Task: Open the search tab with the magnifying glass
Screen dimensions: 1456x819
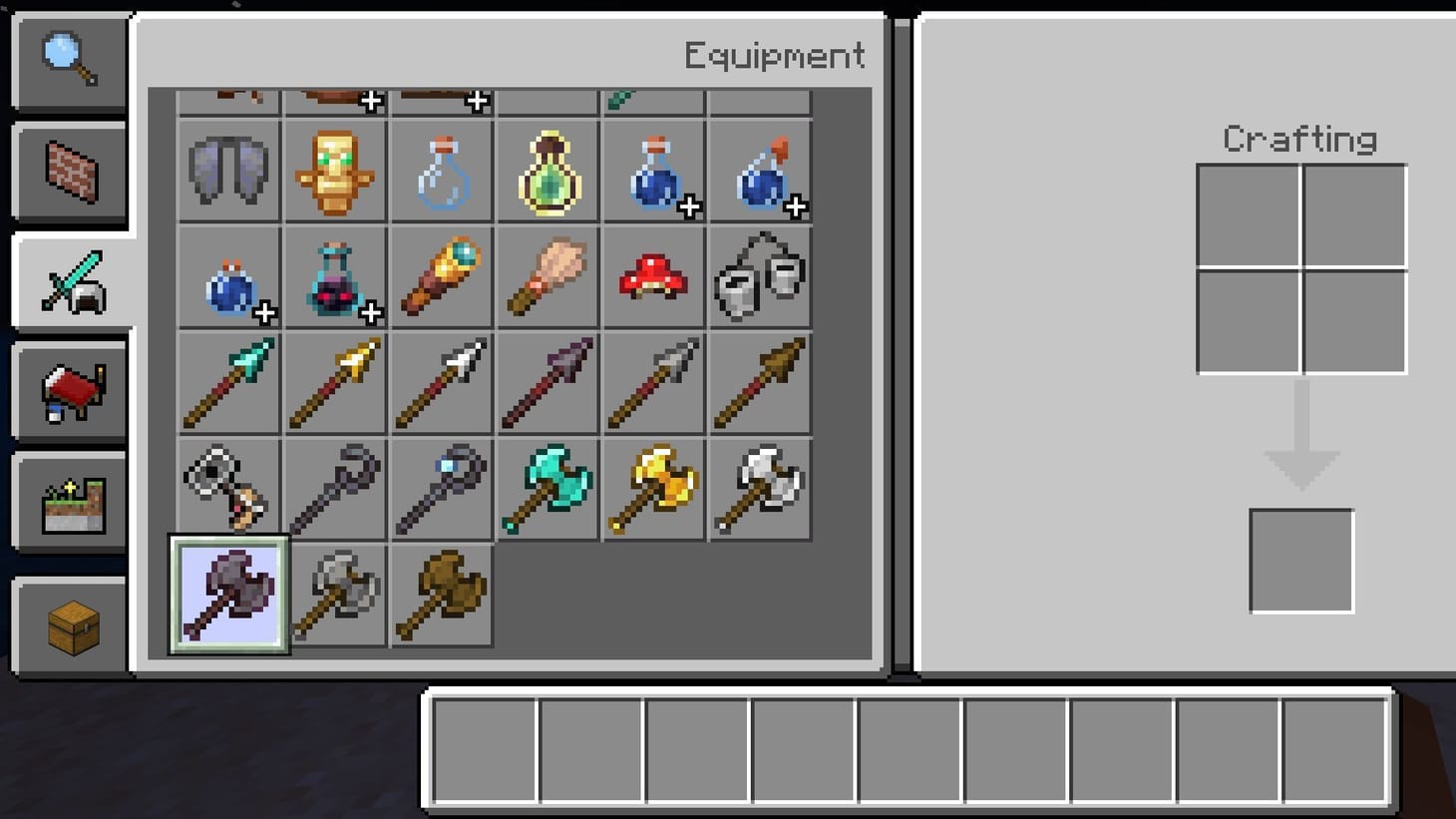Action: coord(68,60)
